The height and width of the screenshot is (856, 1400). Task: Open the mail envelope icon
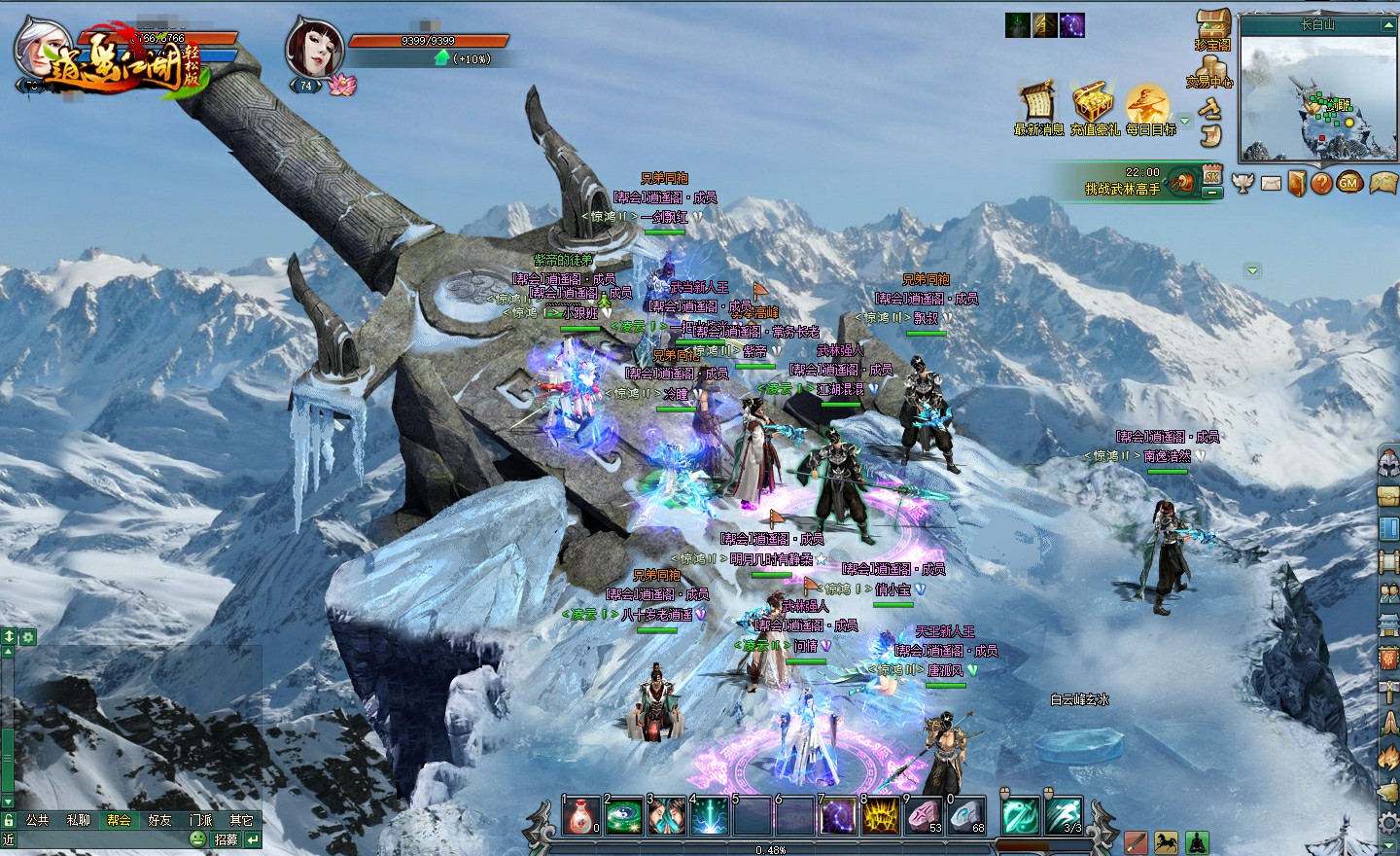(x=1271, y=182)
